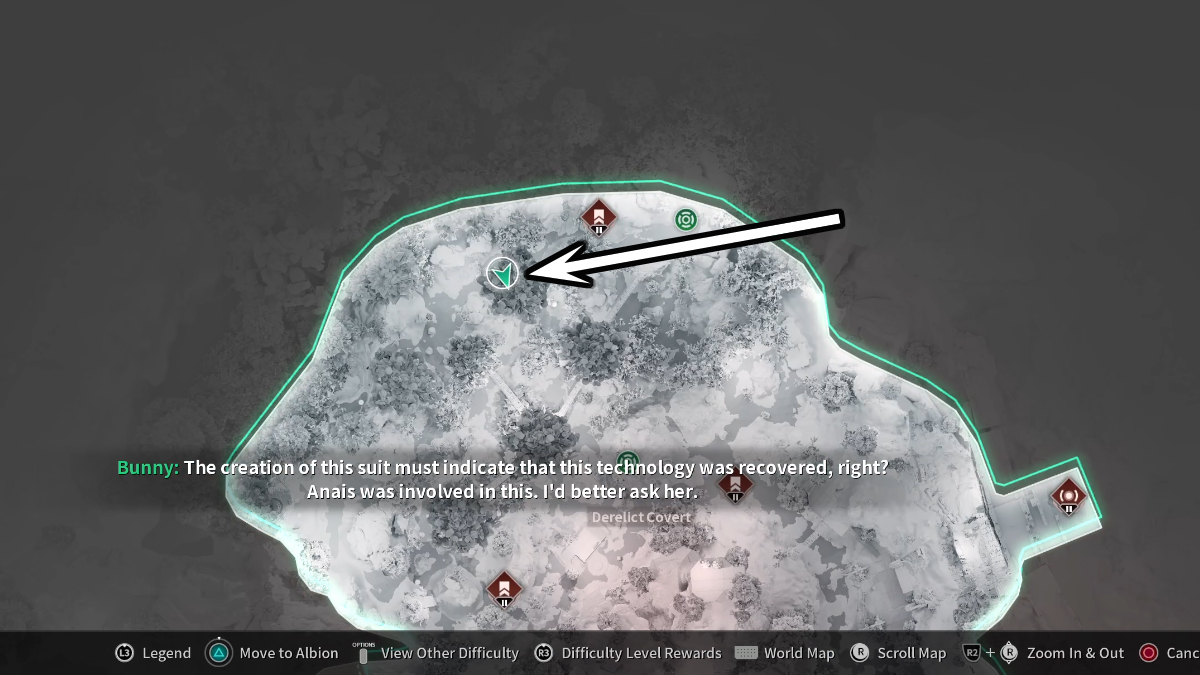Viewport: 1200px width, 675px height.
Task: Select the green player arrow marker
Action: click(502, 272)
